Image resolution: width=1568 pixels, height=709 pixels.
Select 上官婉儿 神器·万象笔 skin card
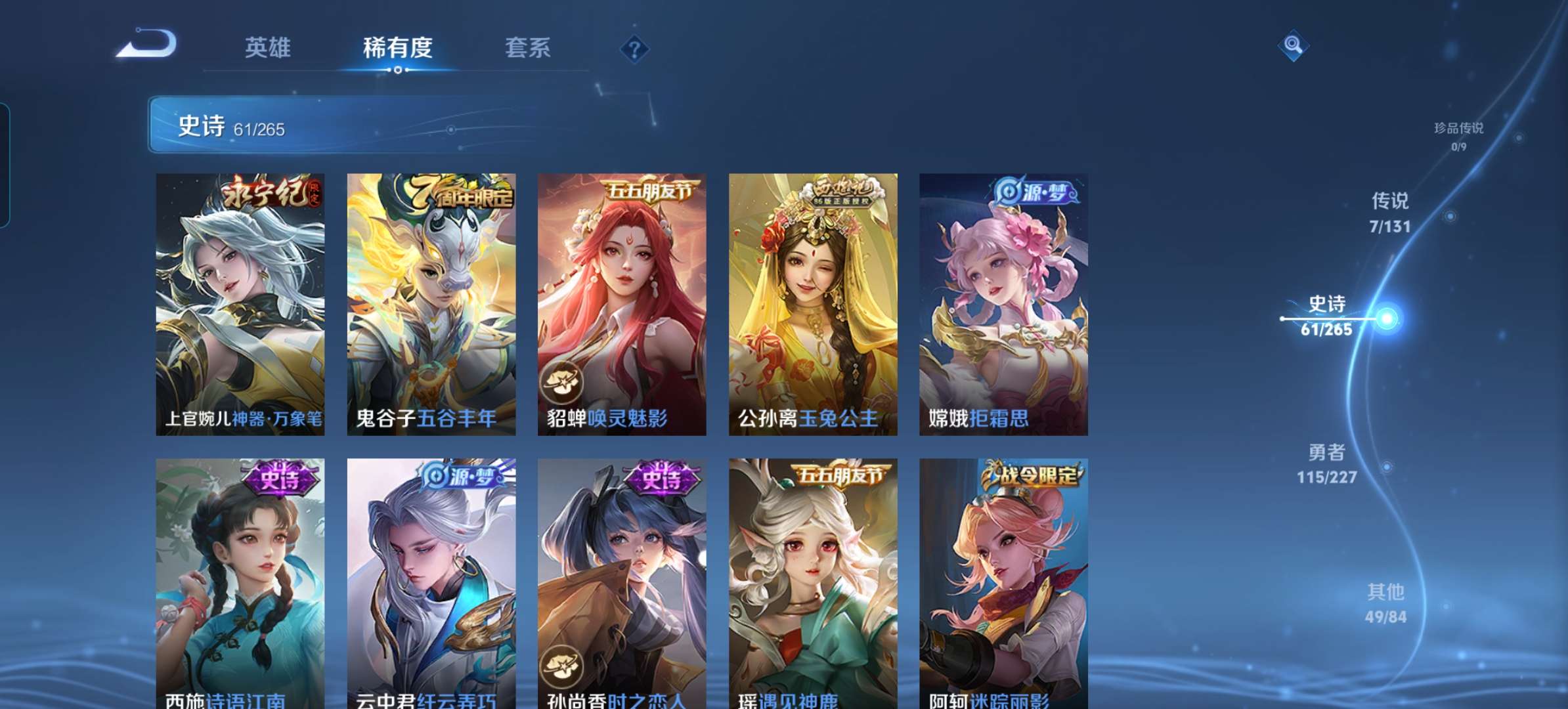pyautogui.click(x=240, y=304)
